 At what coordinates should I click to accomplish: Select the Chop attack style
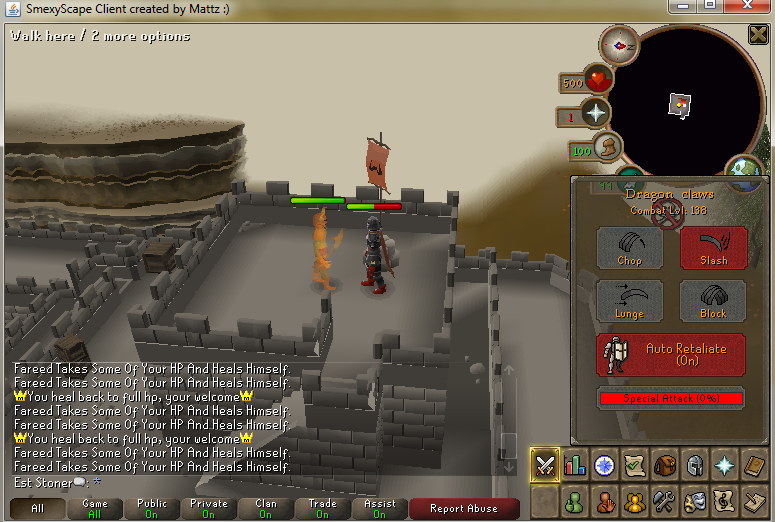tap(630, 247)
